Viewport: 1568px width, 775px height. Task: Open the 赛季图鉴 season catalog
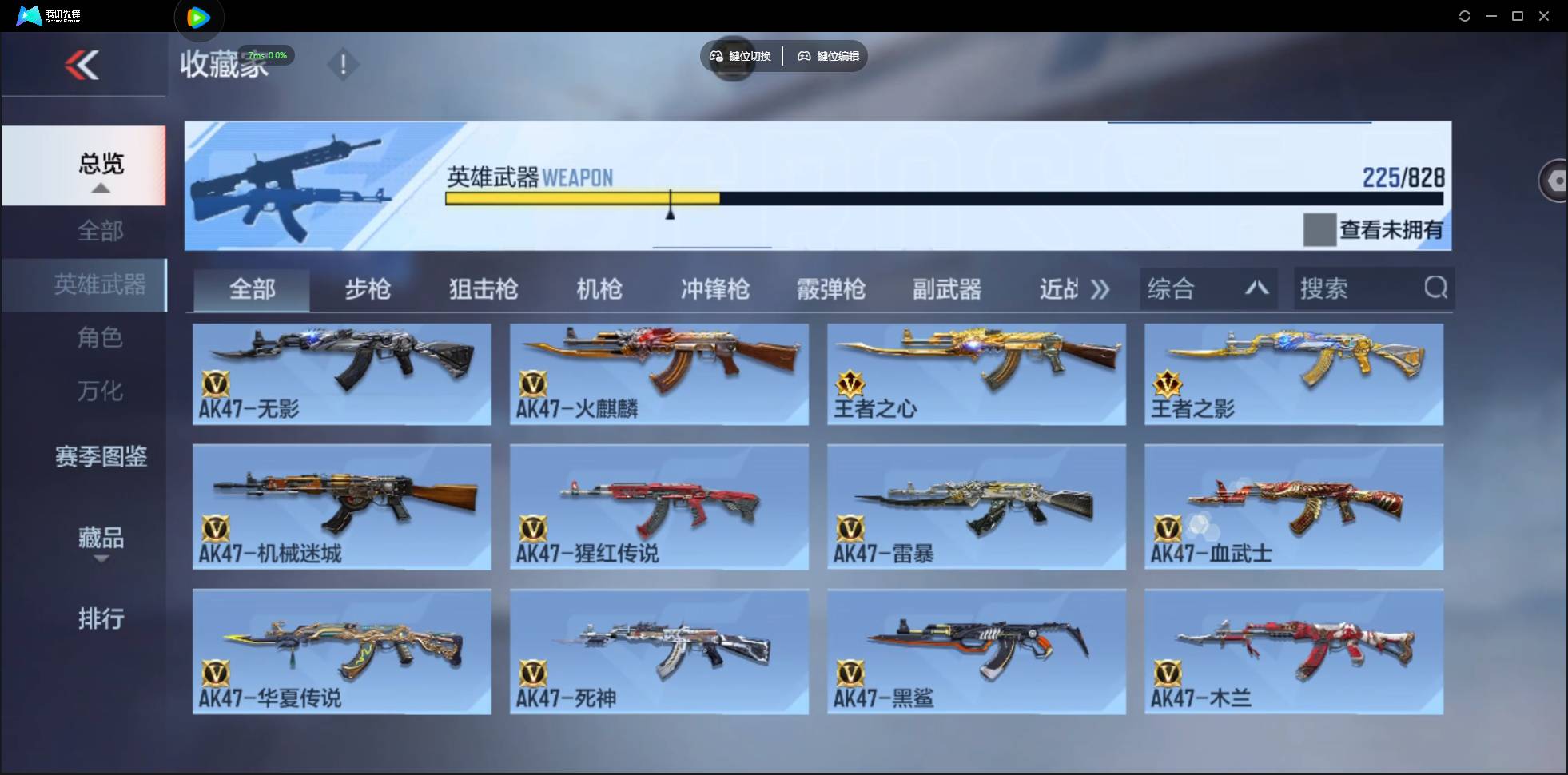pos(101,456)
